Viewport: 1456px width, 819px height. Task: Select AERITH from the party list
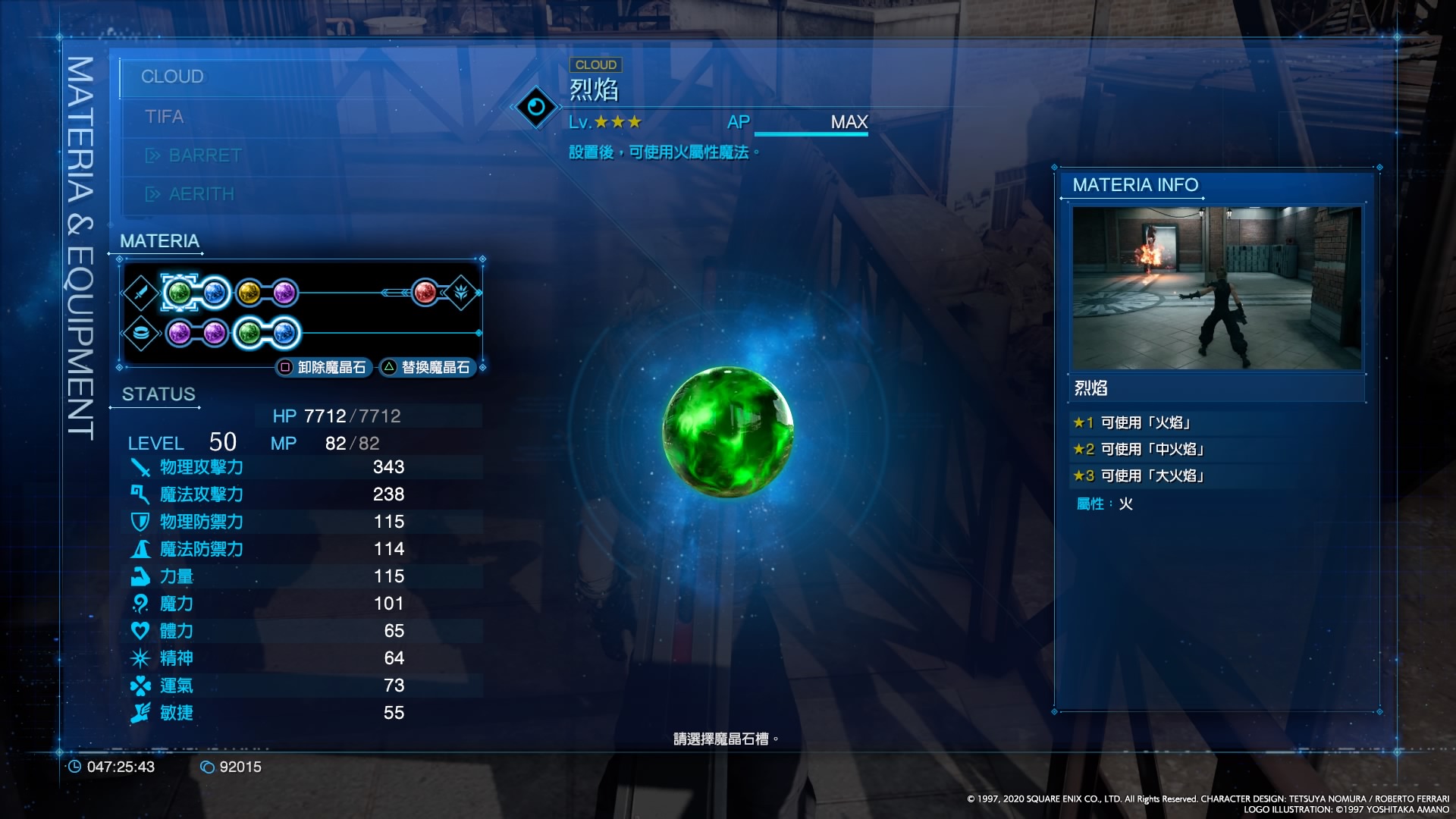pos(201,194)
